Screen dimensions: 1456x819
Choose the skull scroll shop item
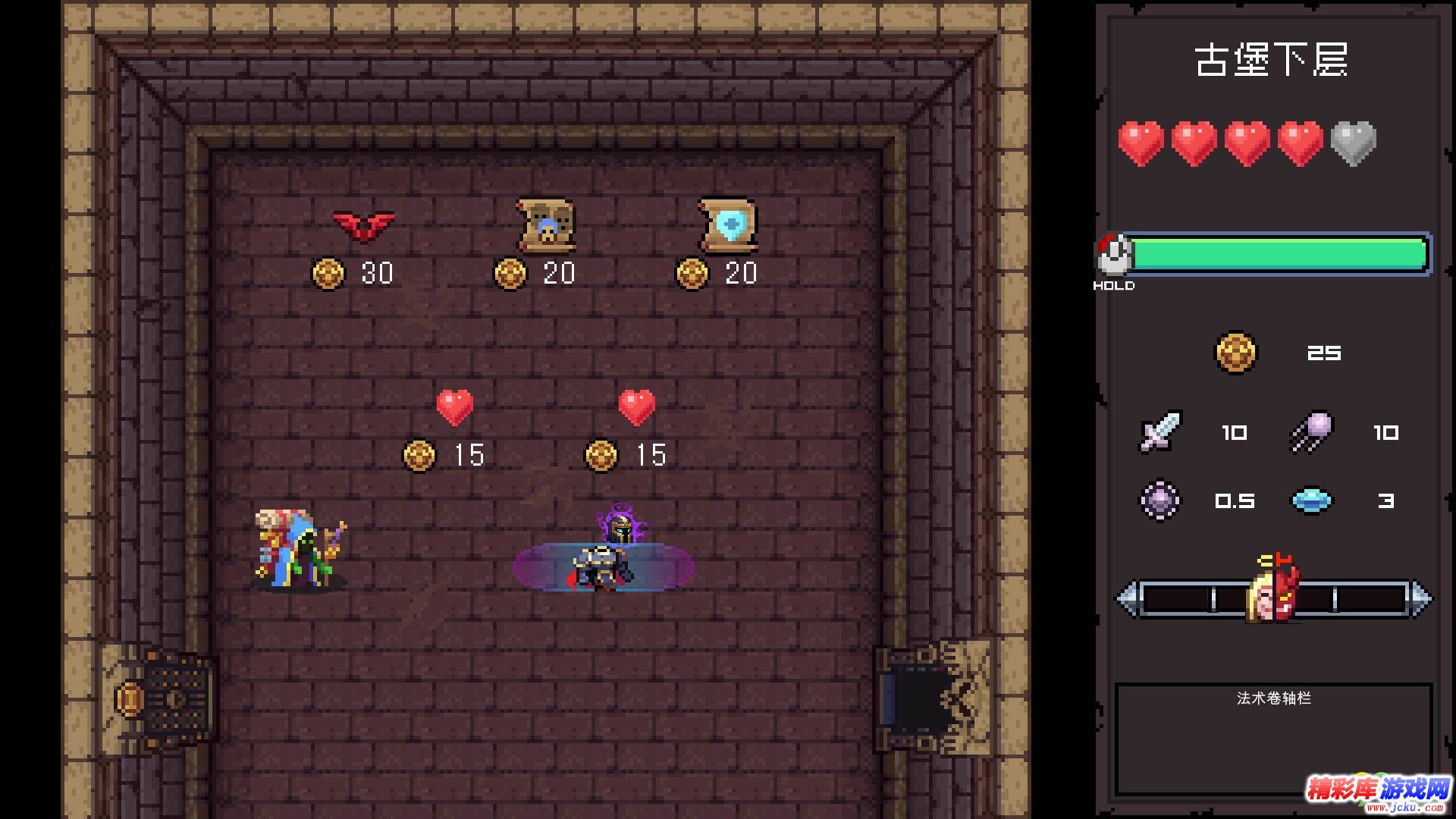(x=546, y=225)
